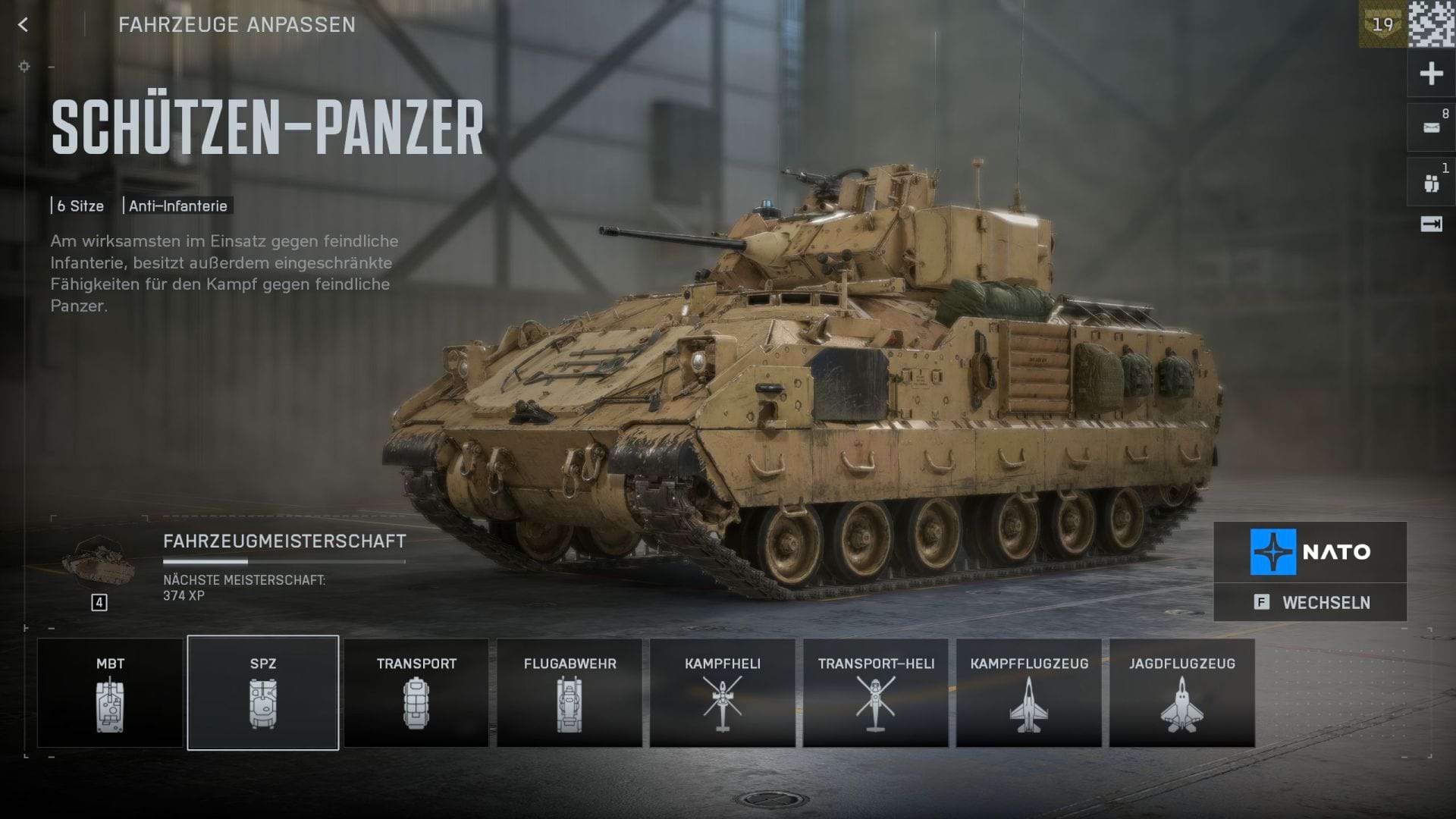Switch to the Transport vehicle tile
Image resolution: width=1456 pixels, height=819 pixels.
point(416,692)
